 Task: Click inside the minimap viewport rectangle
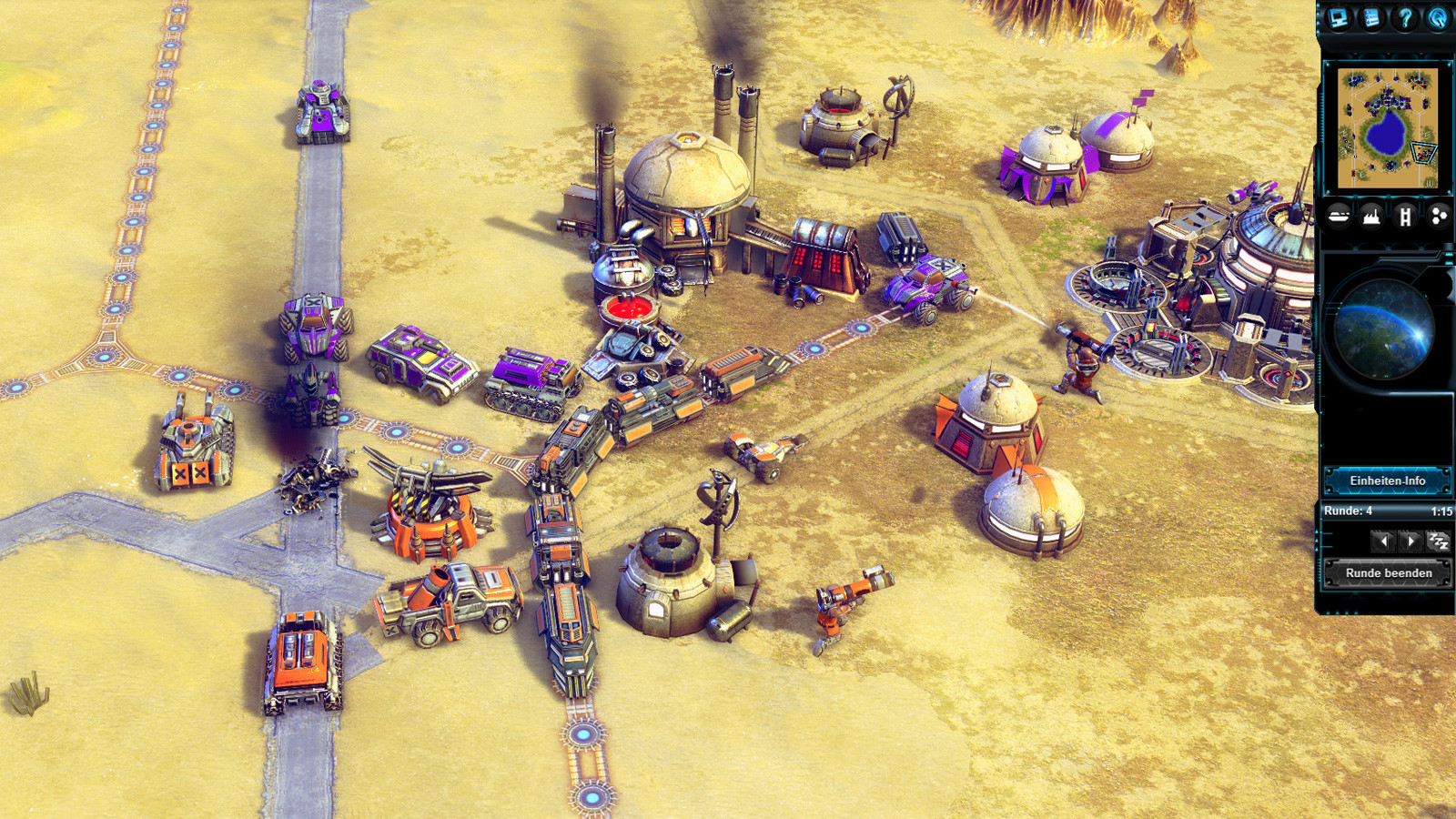[1421, 153]
